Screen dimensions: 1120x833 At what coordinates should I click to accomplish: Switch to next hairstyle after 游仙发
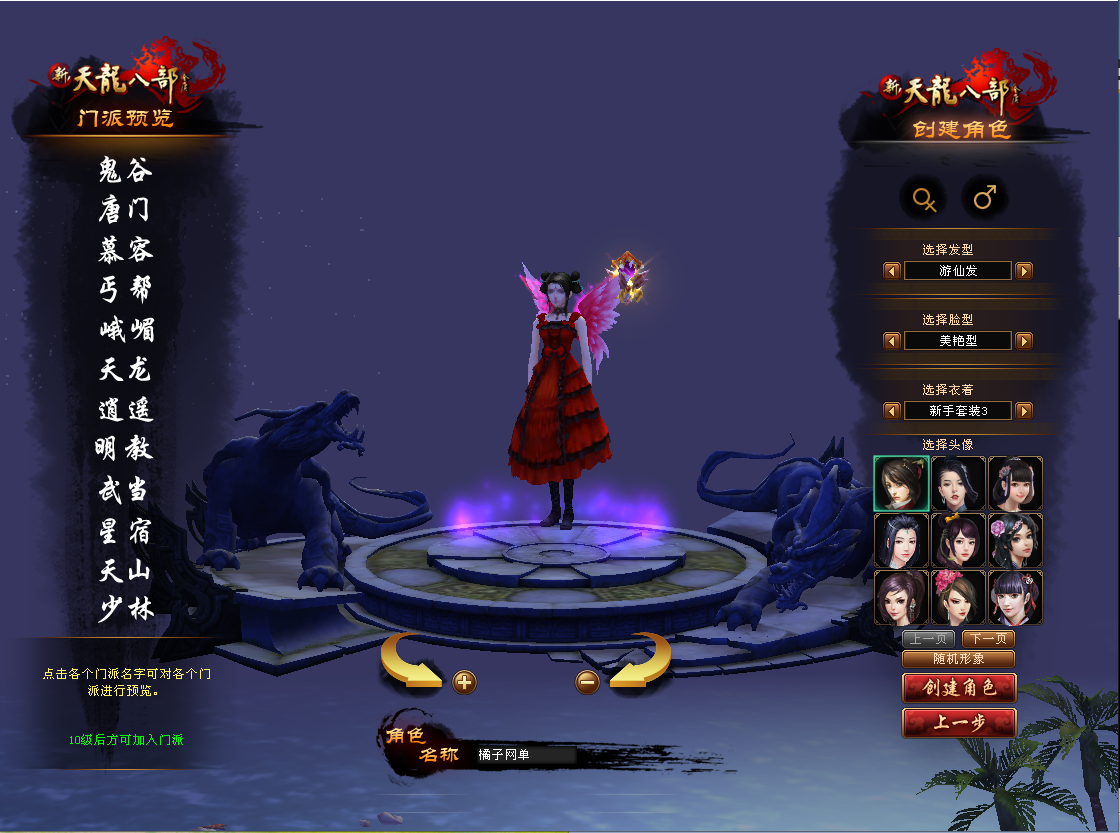coord(1024,271)
